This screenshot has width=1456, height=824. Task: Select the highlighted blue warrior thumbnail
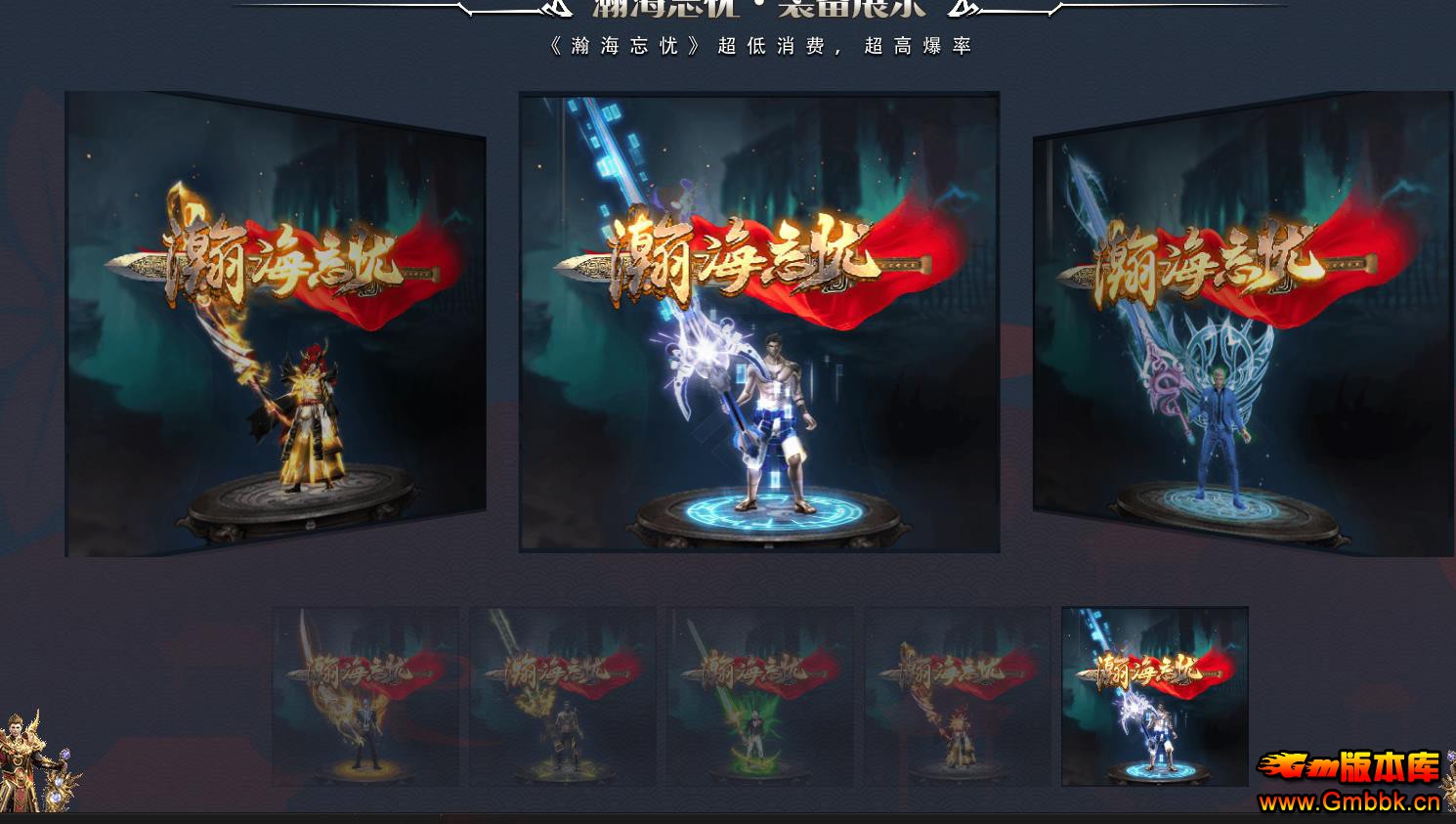click(1156, 696)
